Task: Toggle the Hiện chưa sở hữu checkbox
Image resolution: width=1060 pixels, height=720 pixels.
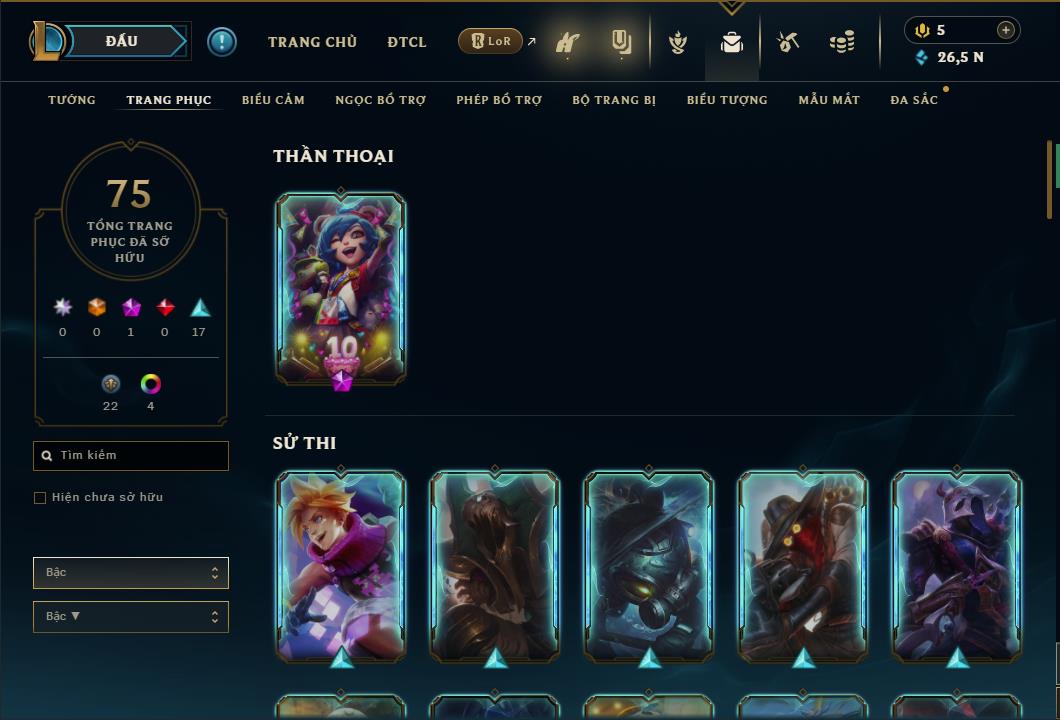Action: tap(40, 498)
